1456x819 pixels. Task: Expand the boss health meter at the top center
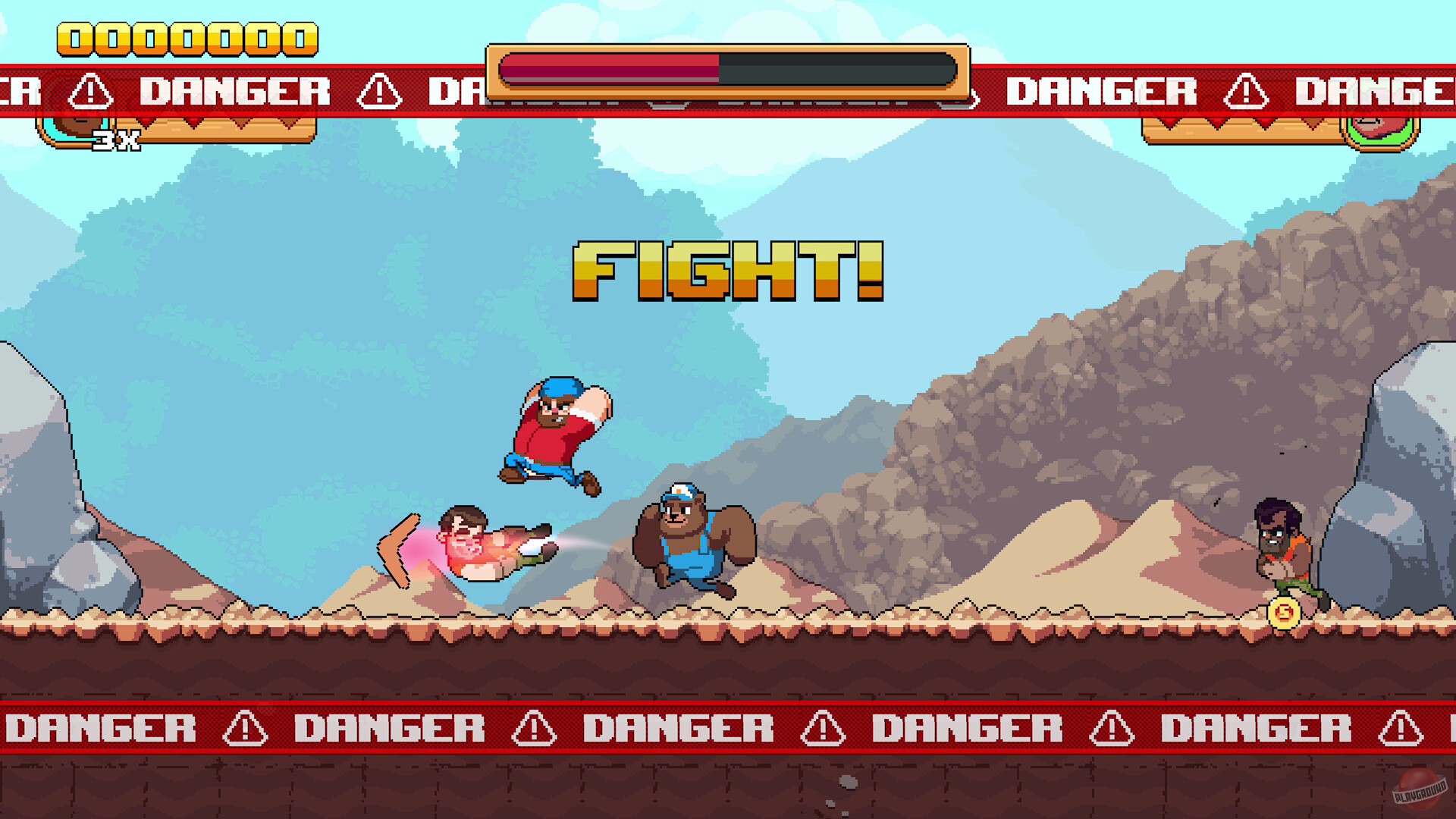pos(728,74)
